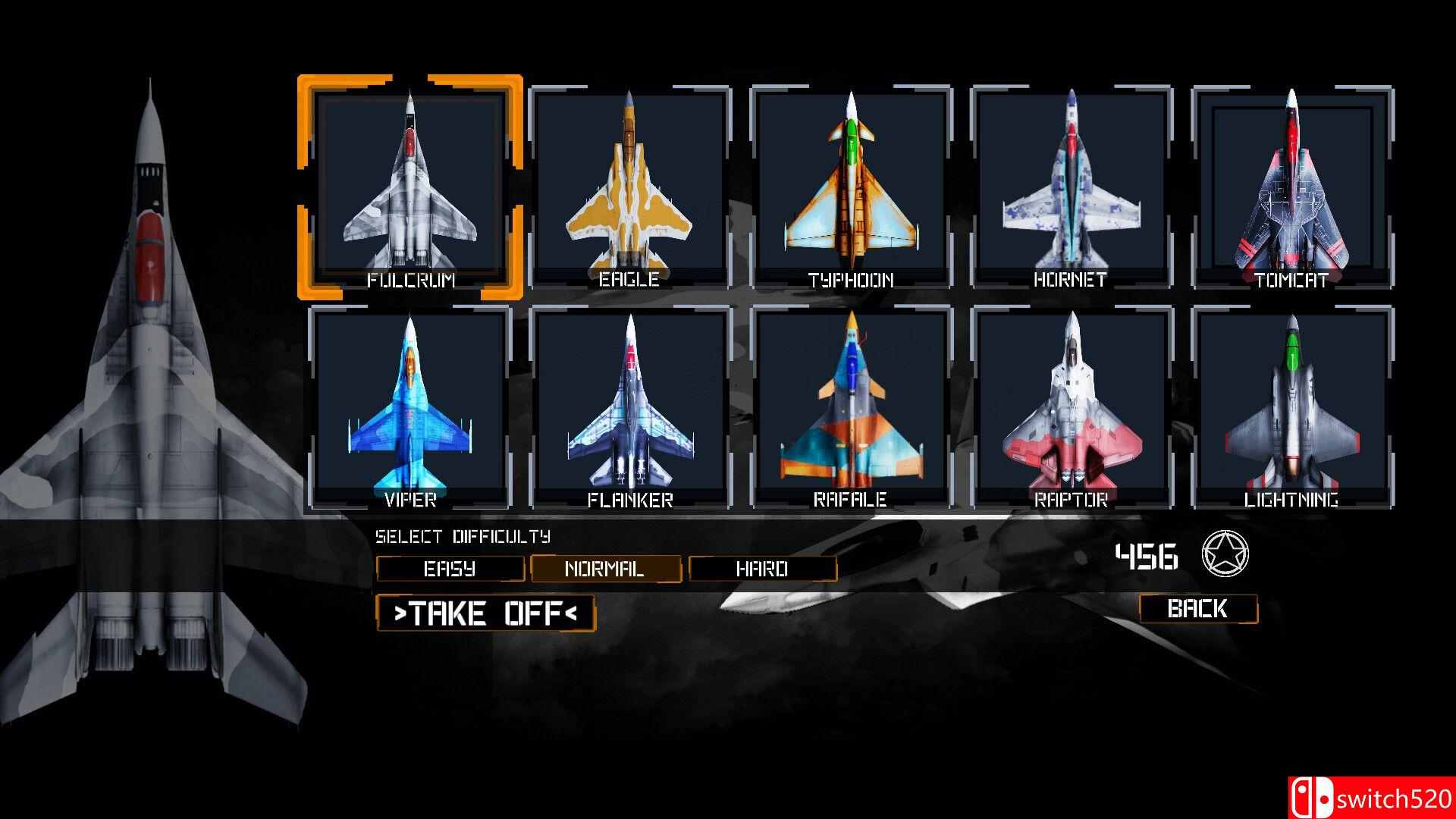Choose the Eagle aircraft tile
Image resolution: width=1456 pixels, height=819 pixels.
629,186
